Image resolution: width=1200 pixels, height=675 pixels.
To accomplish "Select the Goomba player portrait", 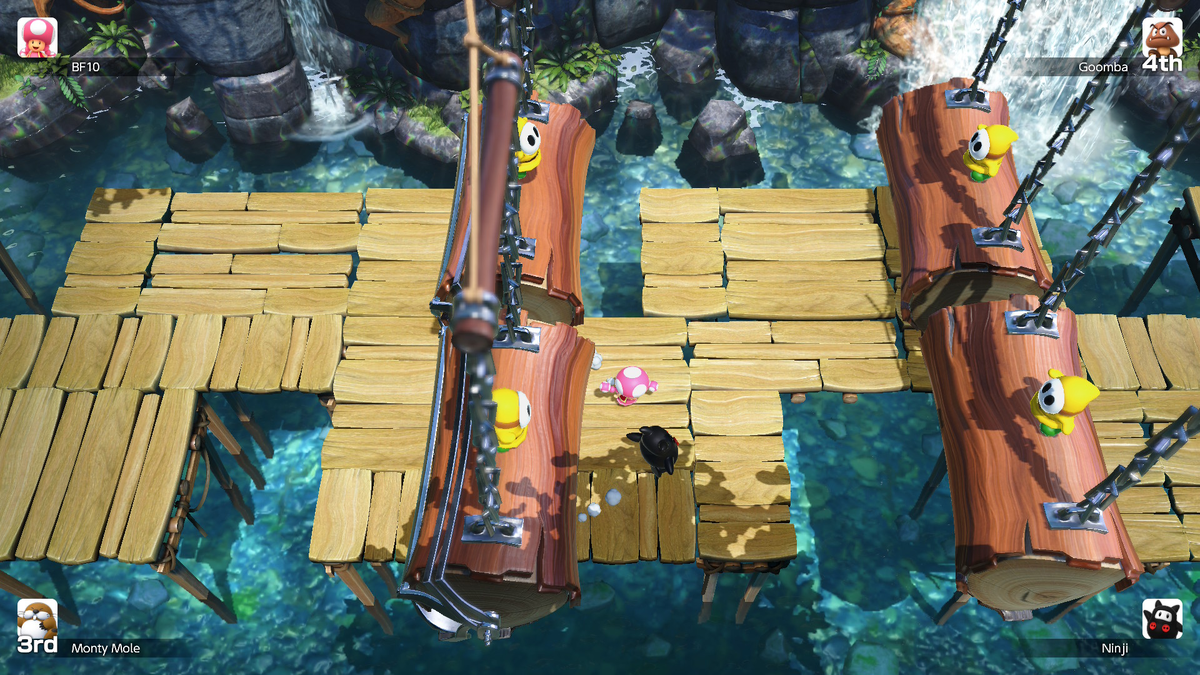I will point(1162,37).
